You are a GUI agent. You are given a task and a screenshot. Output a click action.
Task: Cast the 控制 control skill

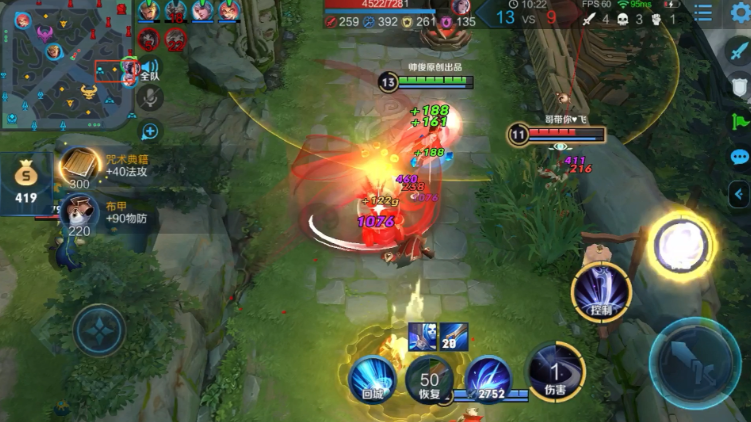[601, 292]
